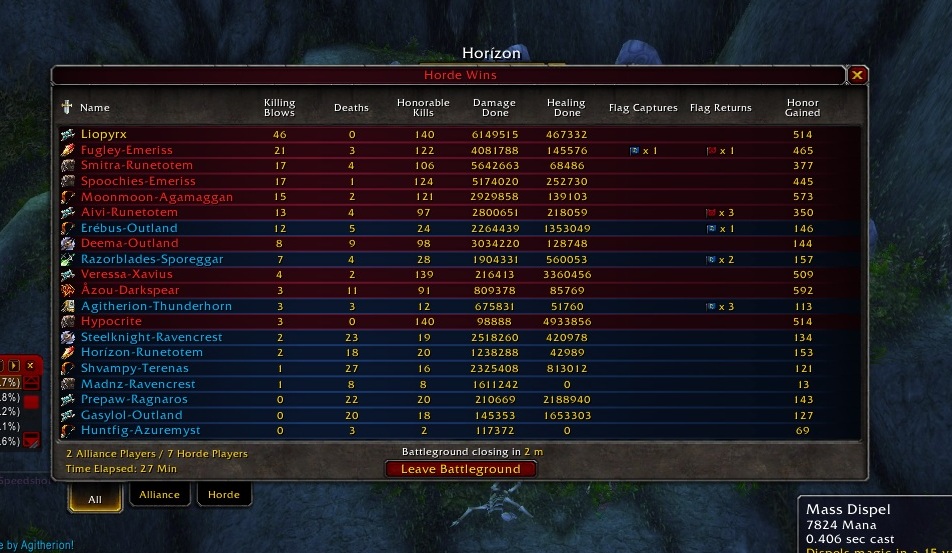Sort by Honor Gained column

802,107
